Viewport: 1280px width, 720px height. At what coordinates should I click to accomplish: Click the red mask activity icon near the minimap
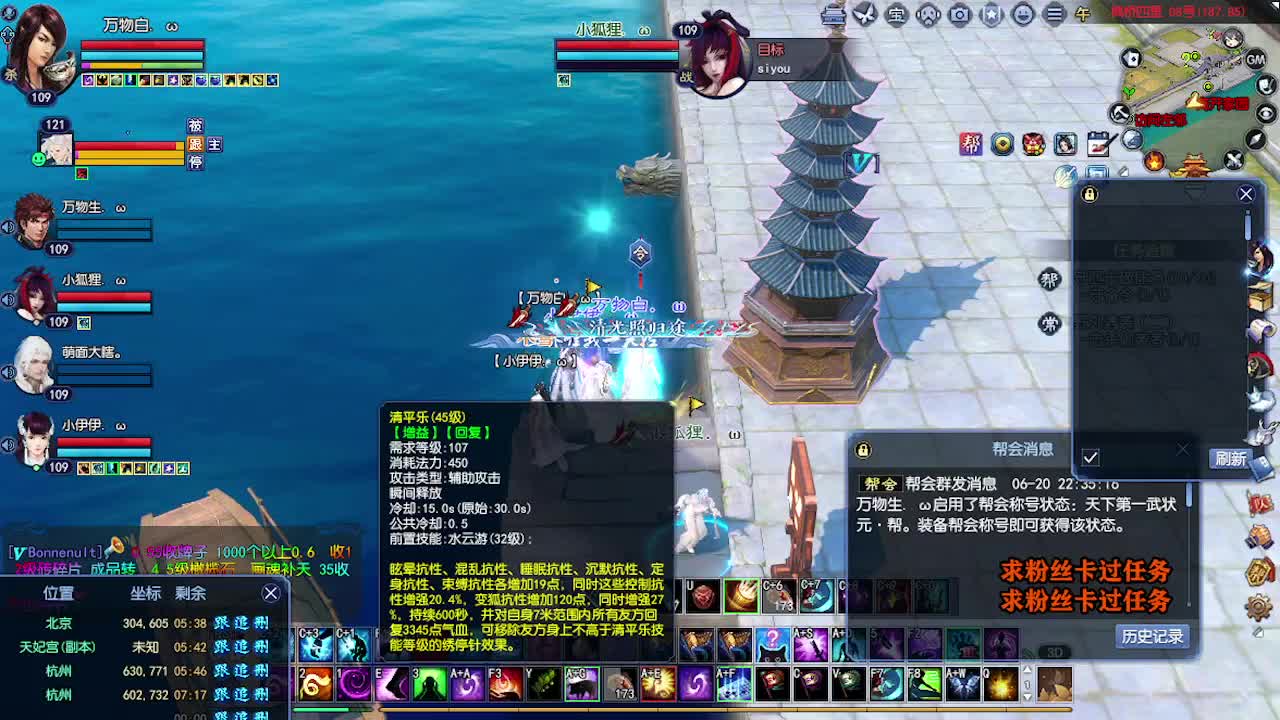pos(1031,144)
